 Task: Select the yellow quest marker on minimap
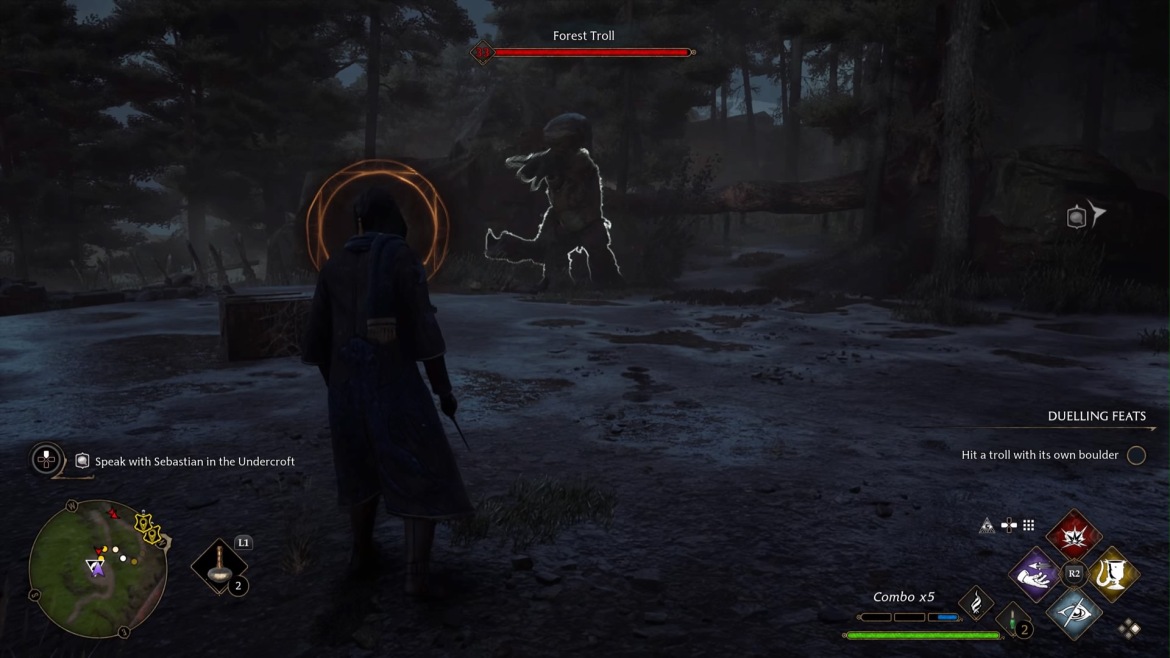click(150, 527)
